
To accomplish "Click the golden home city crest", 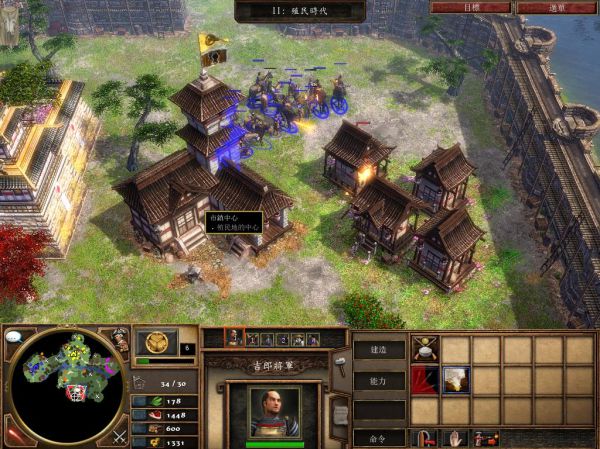I will click(x=156, y=341).
